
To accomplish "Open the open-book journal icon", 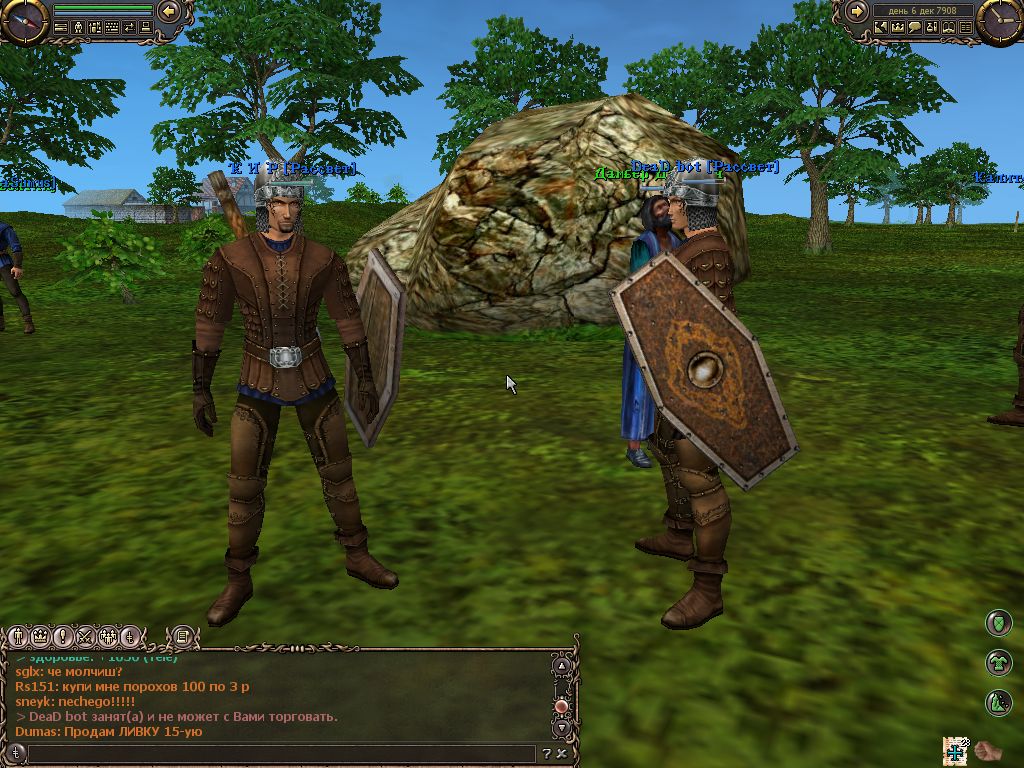I will click(949, 28).
